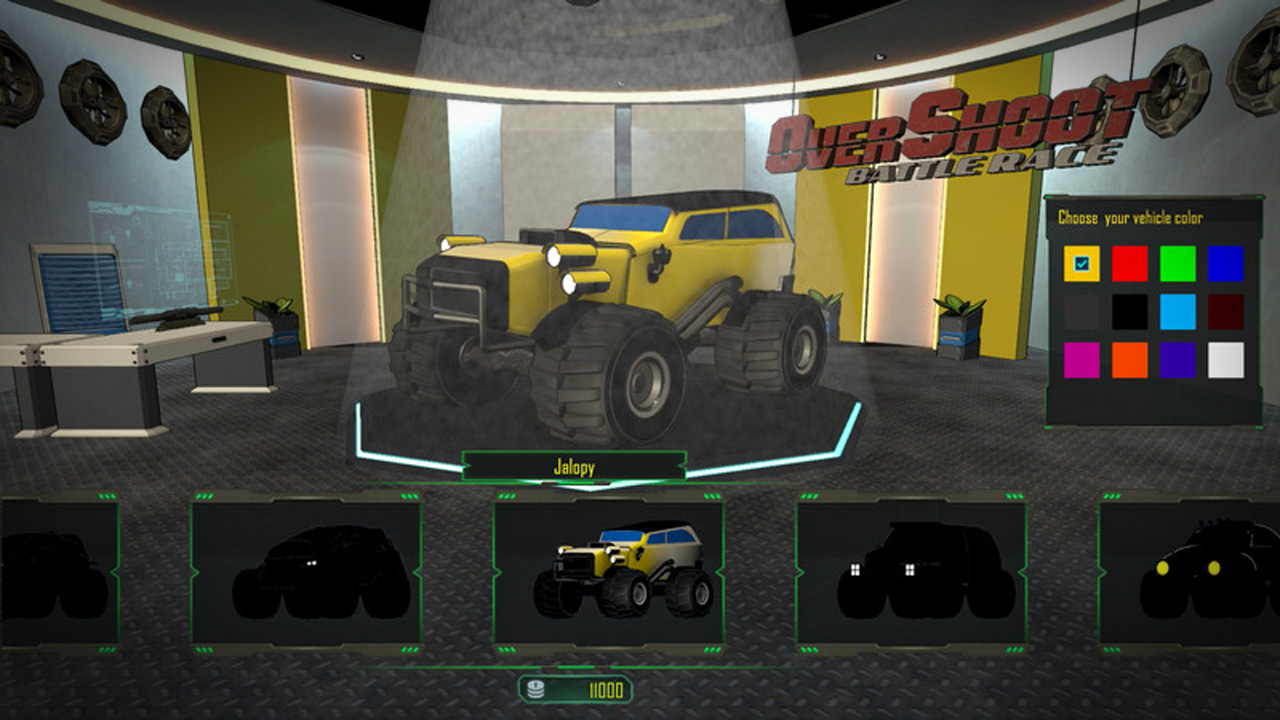
Task: Choose the magenta color swatch
Action: [1082, 360]
